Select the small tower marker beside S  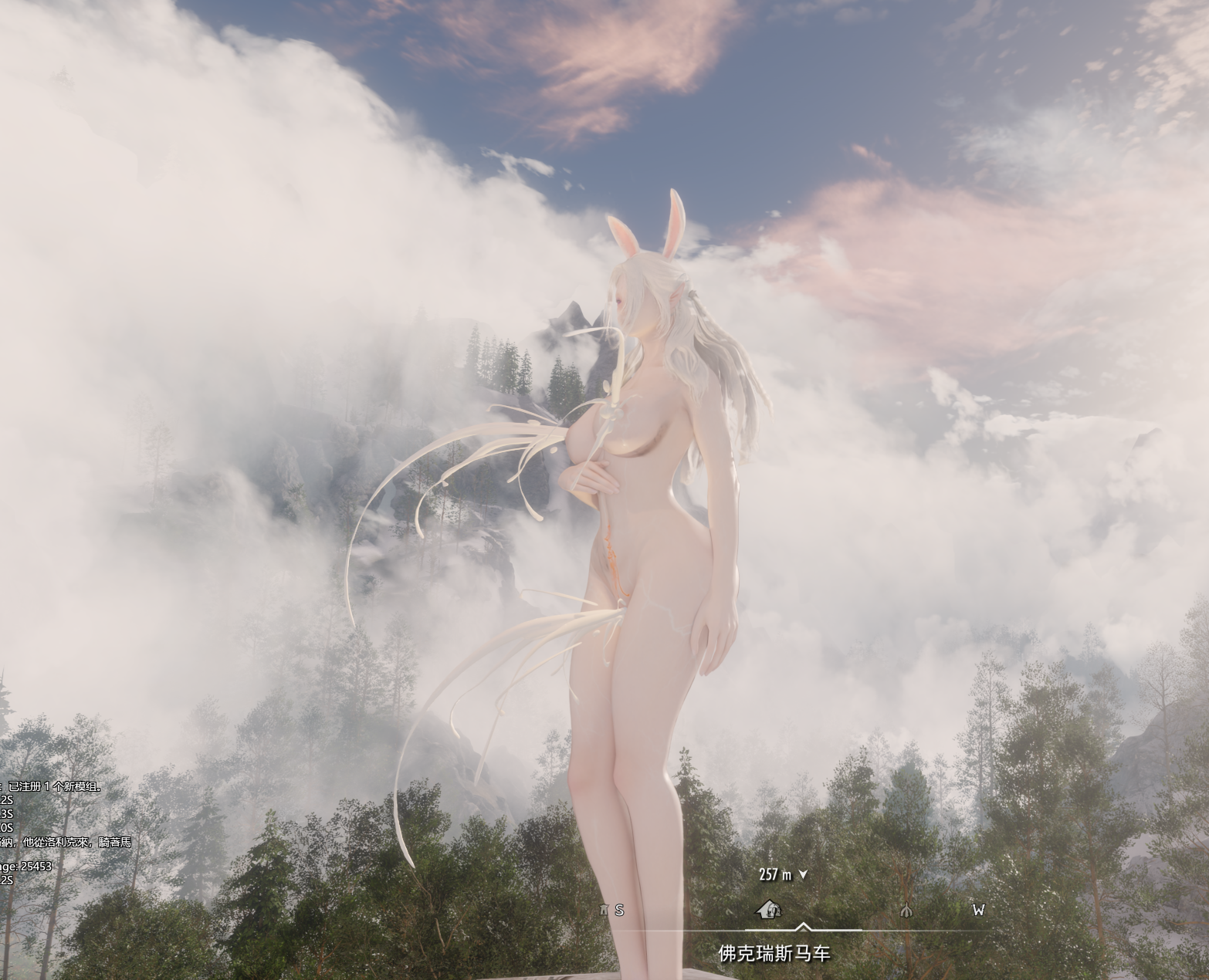[x=604, y=910]
